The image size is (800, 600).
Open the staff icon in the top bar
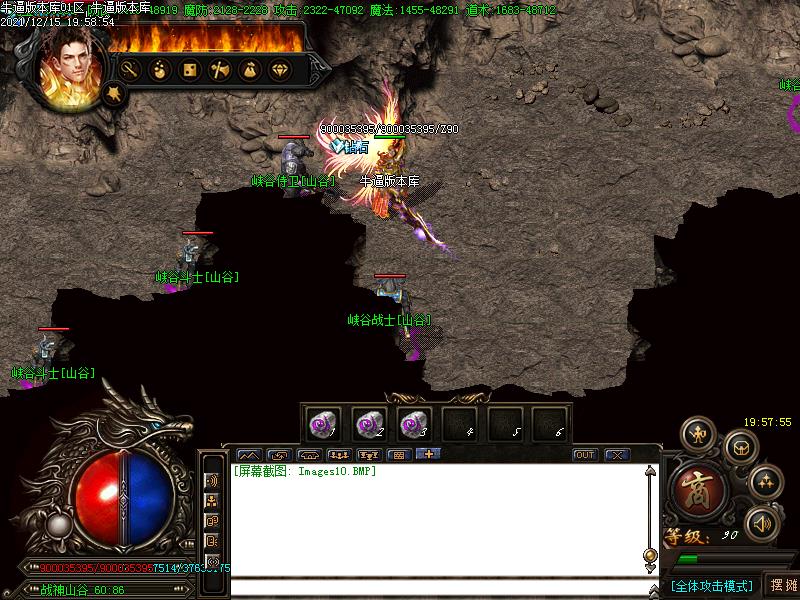[x=129, y=70]
